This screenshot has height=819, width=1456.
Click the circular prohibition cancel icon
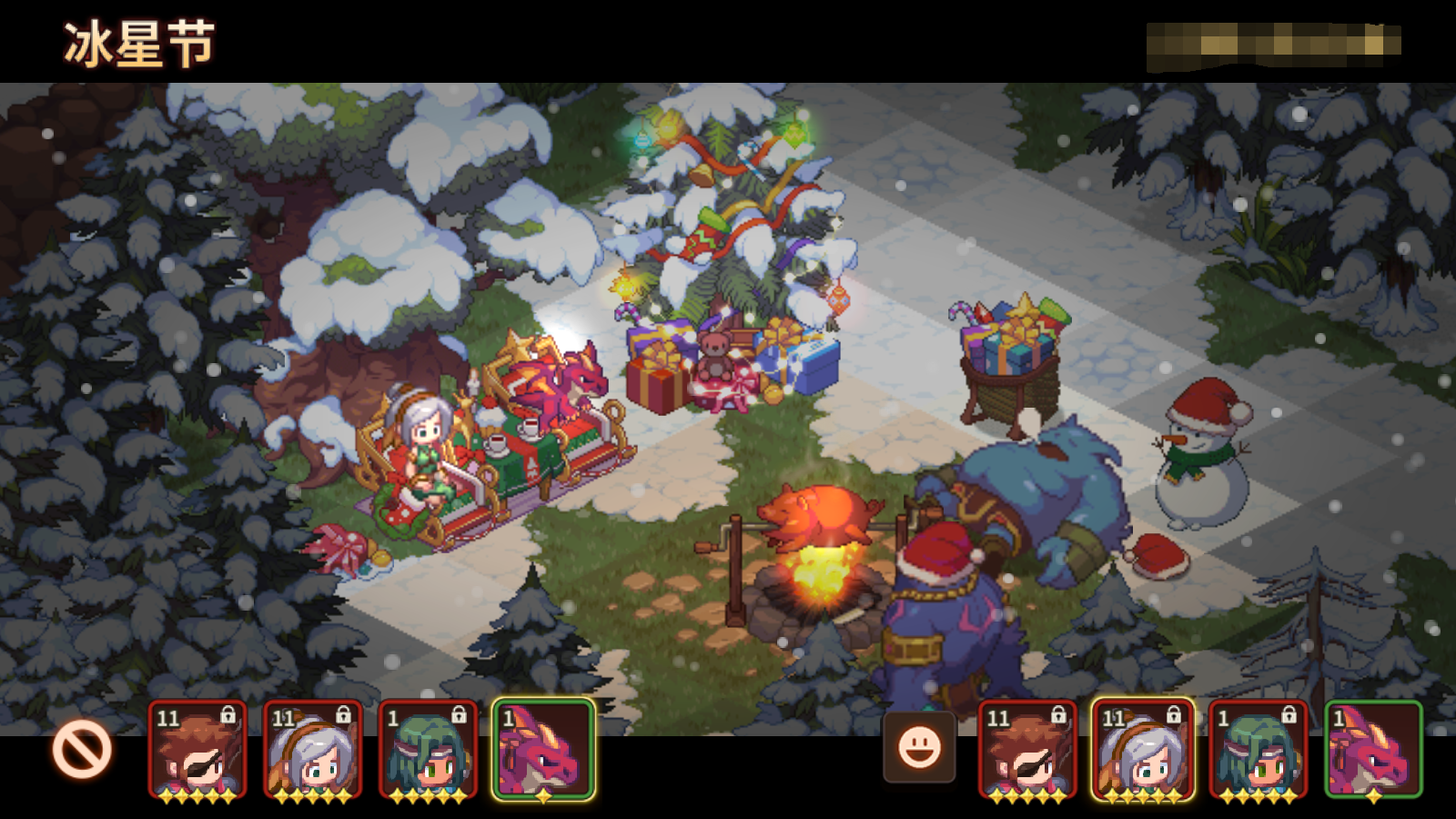click(x=82, y=750)
